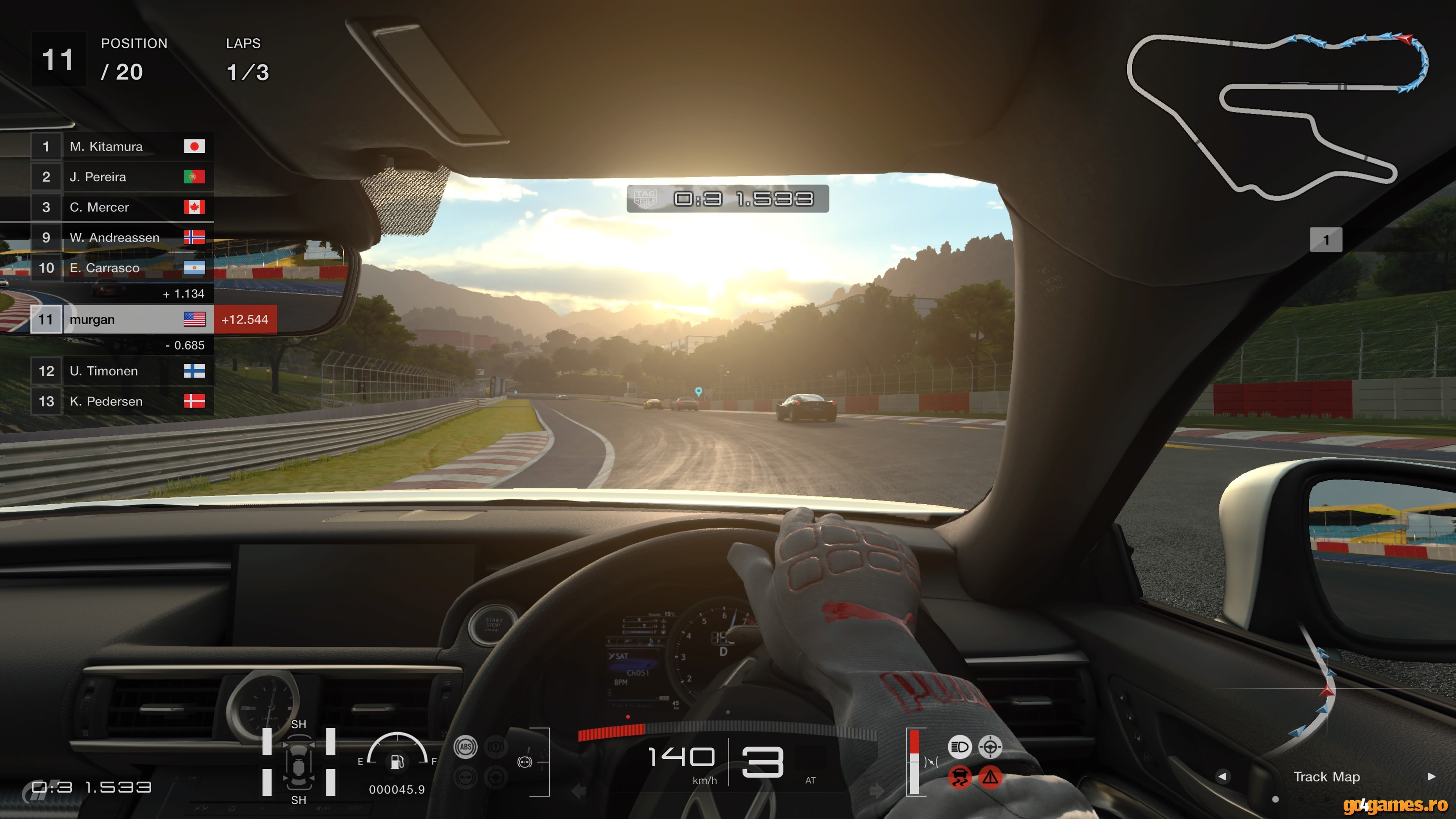Select W. Andreassen's standings row
The width and height of the screenshot is (1456, 819).
[x=122, y=237]
